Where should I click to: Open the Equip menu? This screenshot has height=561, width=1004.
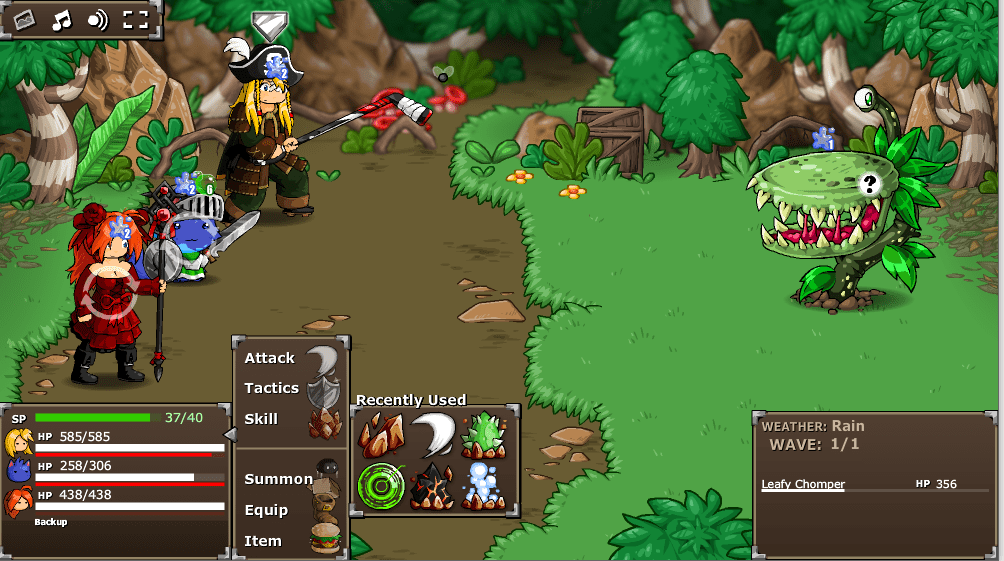[x=266, y=510]
